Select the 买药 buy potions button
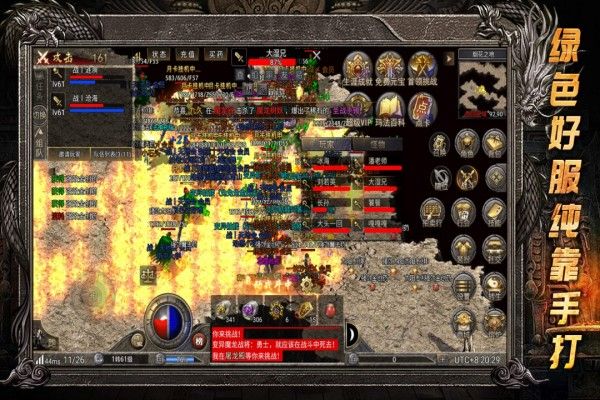This screenshot has width=600, height=400. click(215, 54)
